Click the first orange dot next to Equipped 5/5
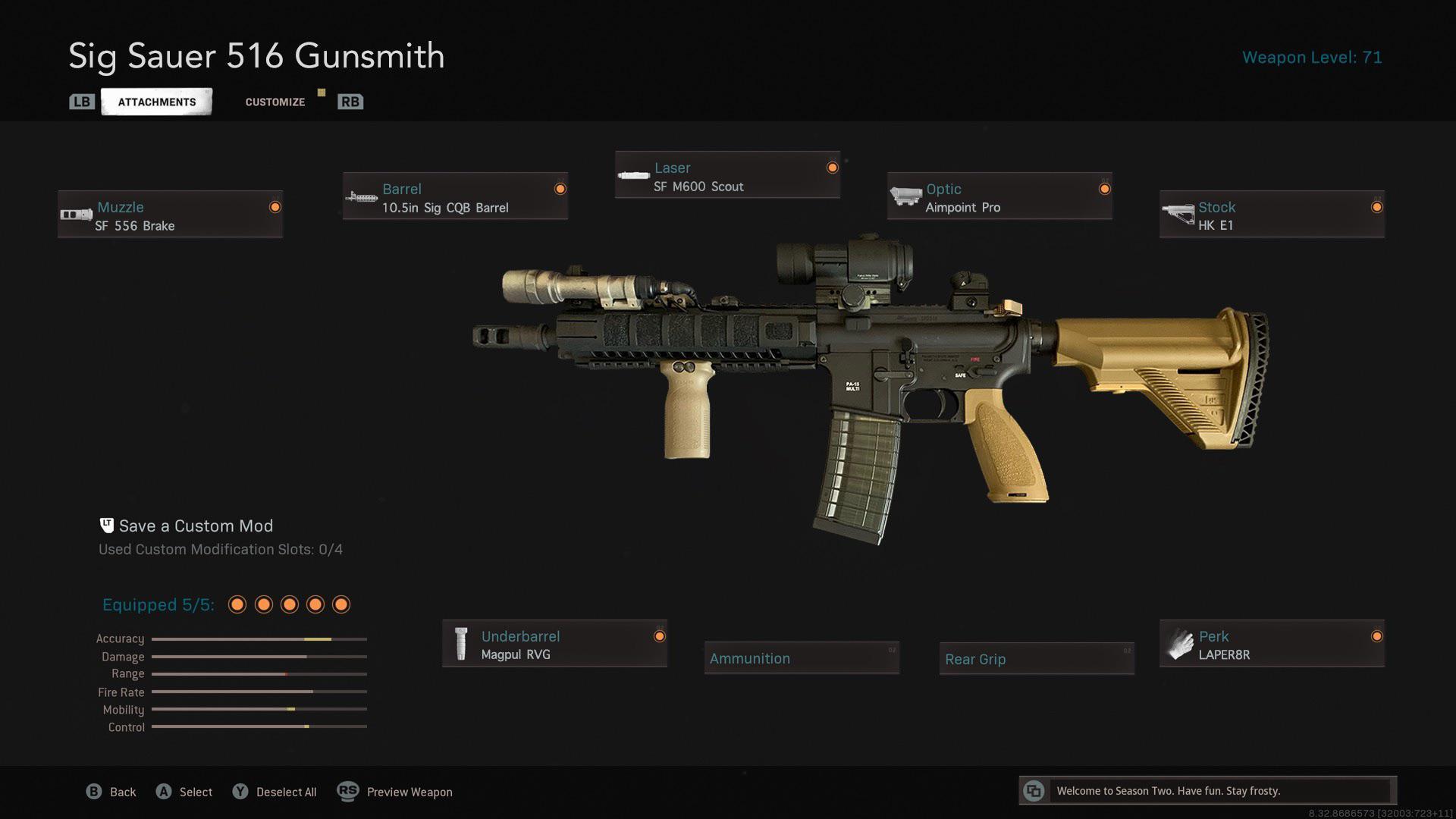 pos(237,604)
